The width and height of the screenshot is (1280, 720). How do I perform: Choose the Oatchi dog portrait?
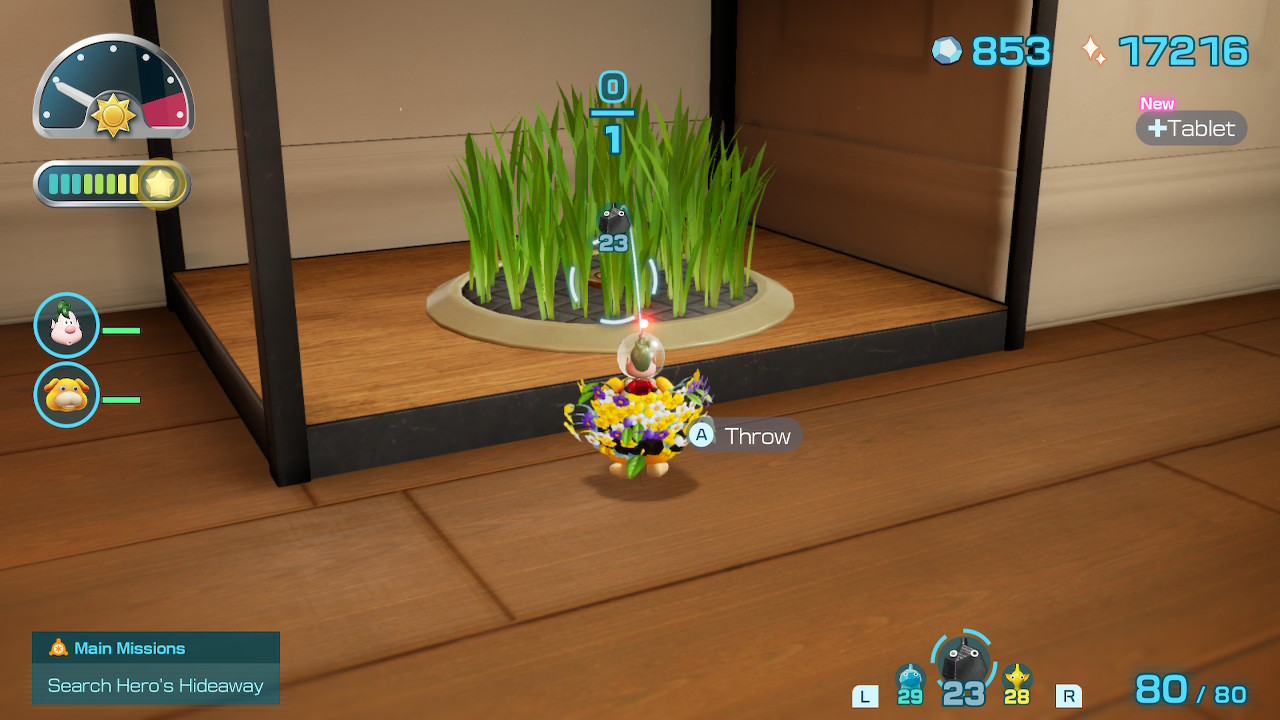[66, 394]
